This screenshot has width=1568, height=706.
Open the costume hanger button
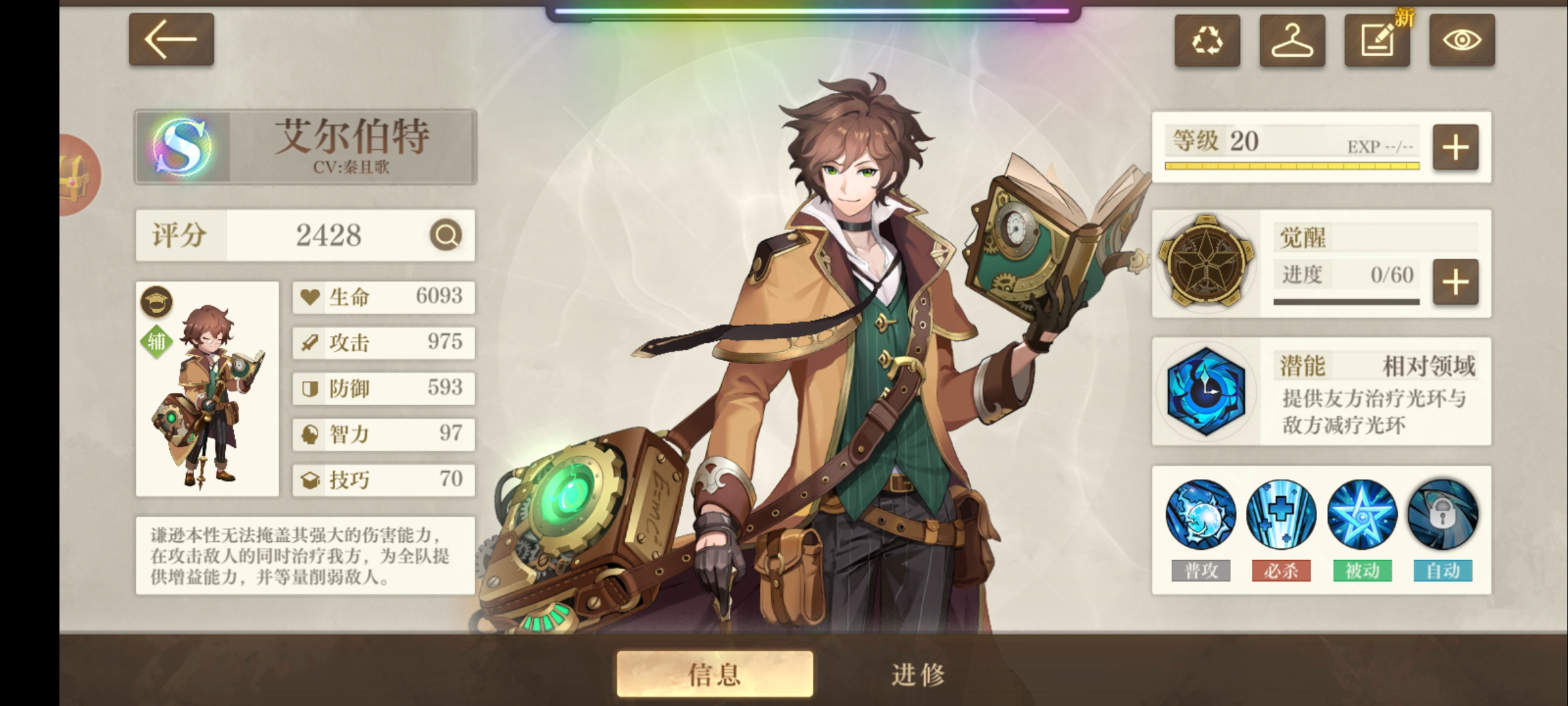click(x=1292, y=41)
